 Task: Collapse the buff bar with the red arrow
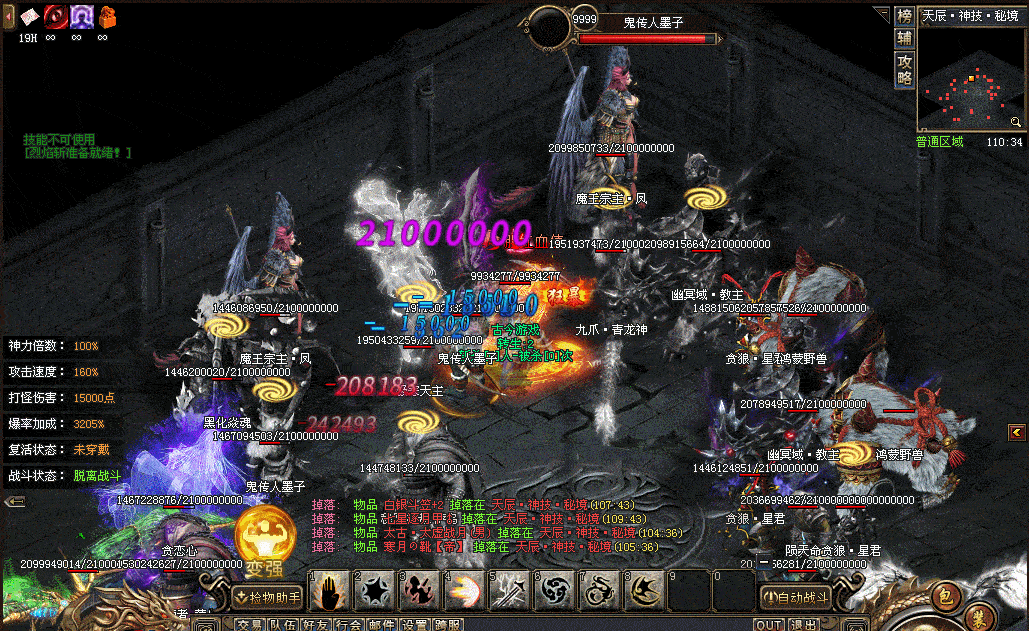[x=9, y=16]
